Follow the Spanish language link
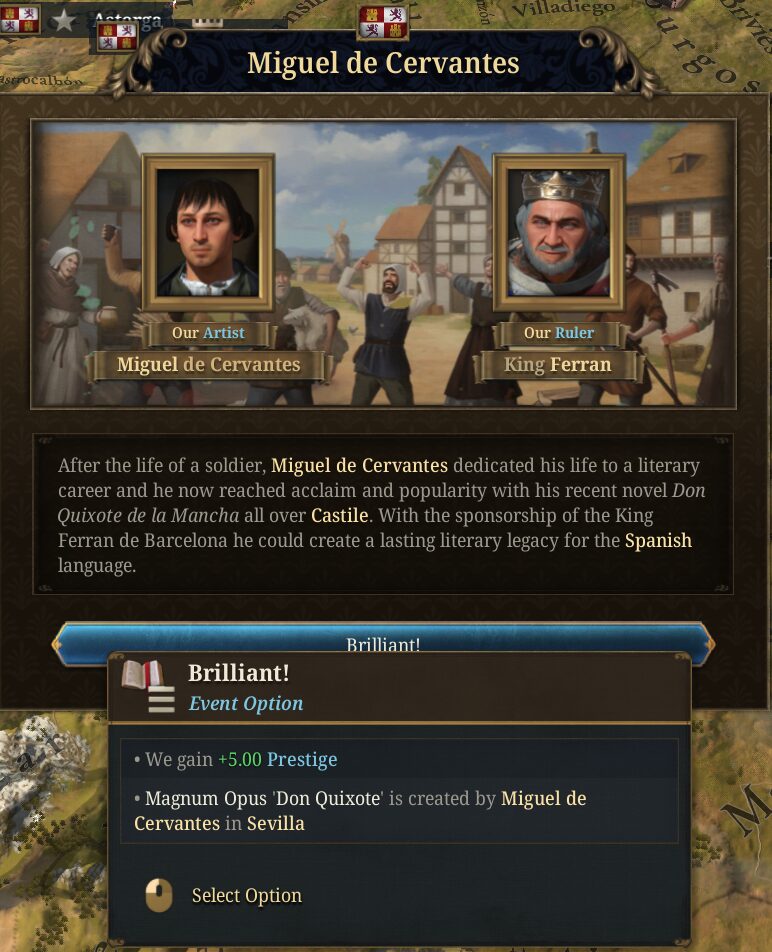 [x=658, y=541]
